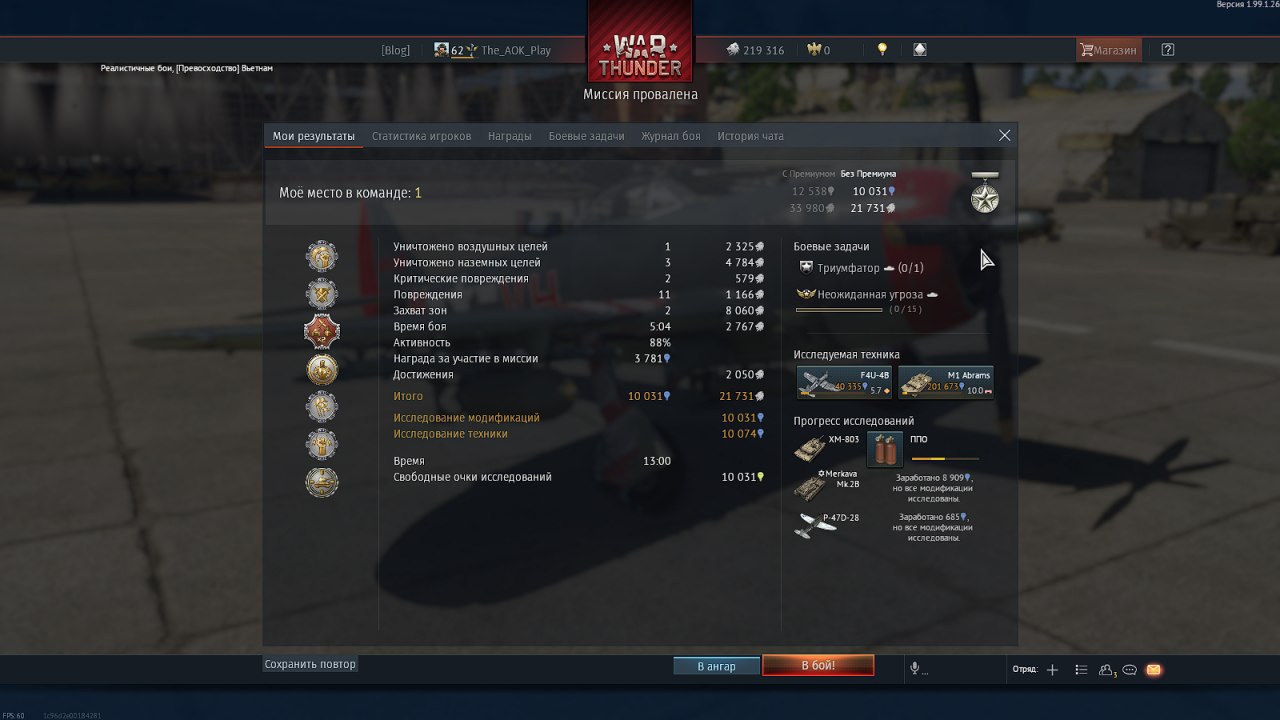Click the microphone voice chat icon
Image resolution: width=1280 pixels, height=720 pixels.
coord(914,668)
